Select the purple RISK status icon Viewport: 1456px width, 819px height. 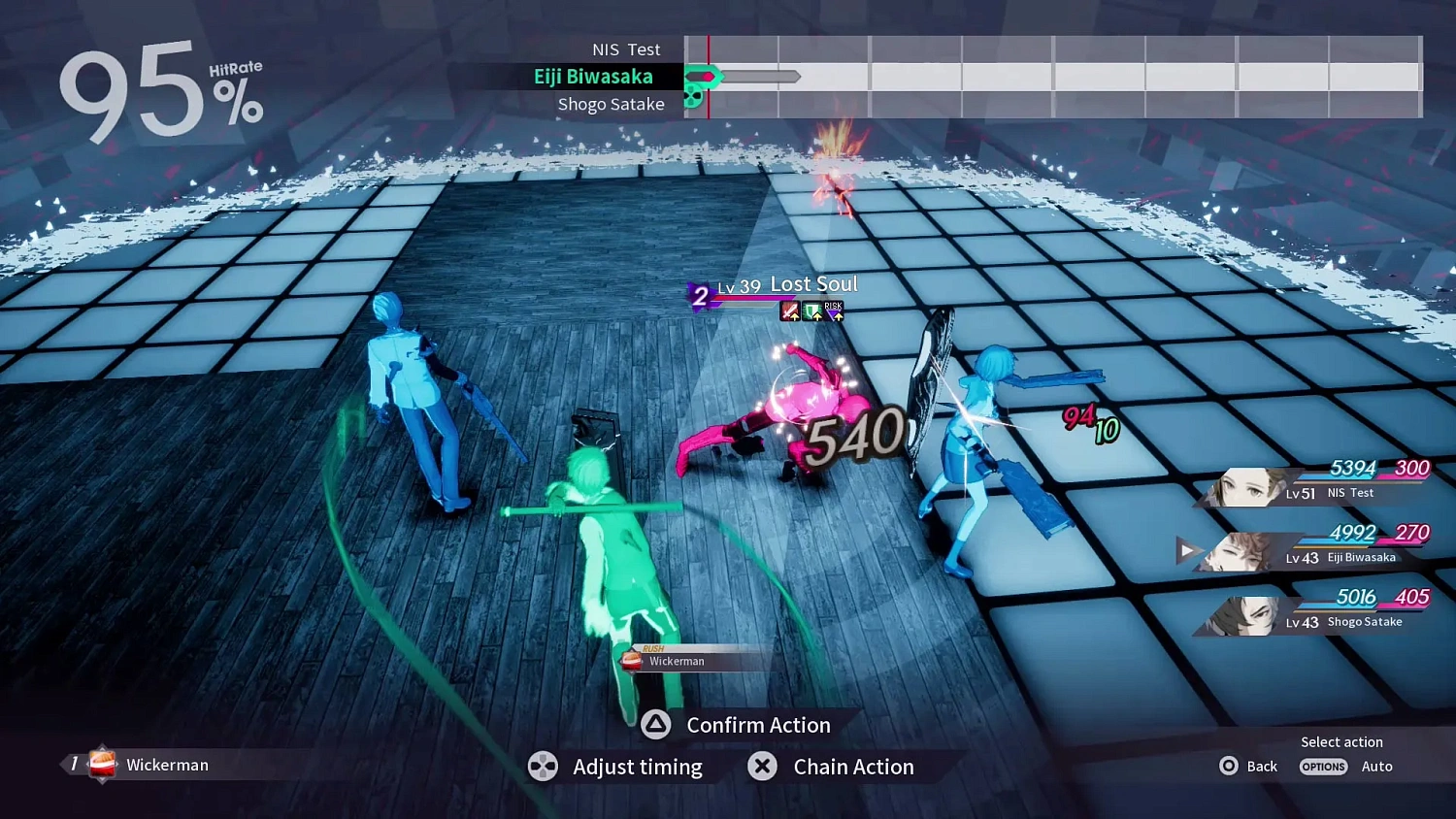pos(834,311)
